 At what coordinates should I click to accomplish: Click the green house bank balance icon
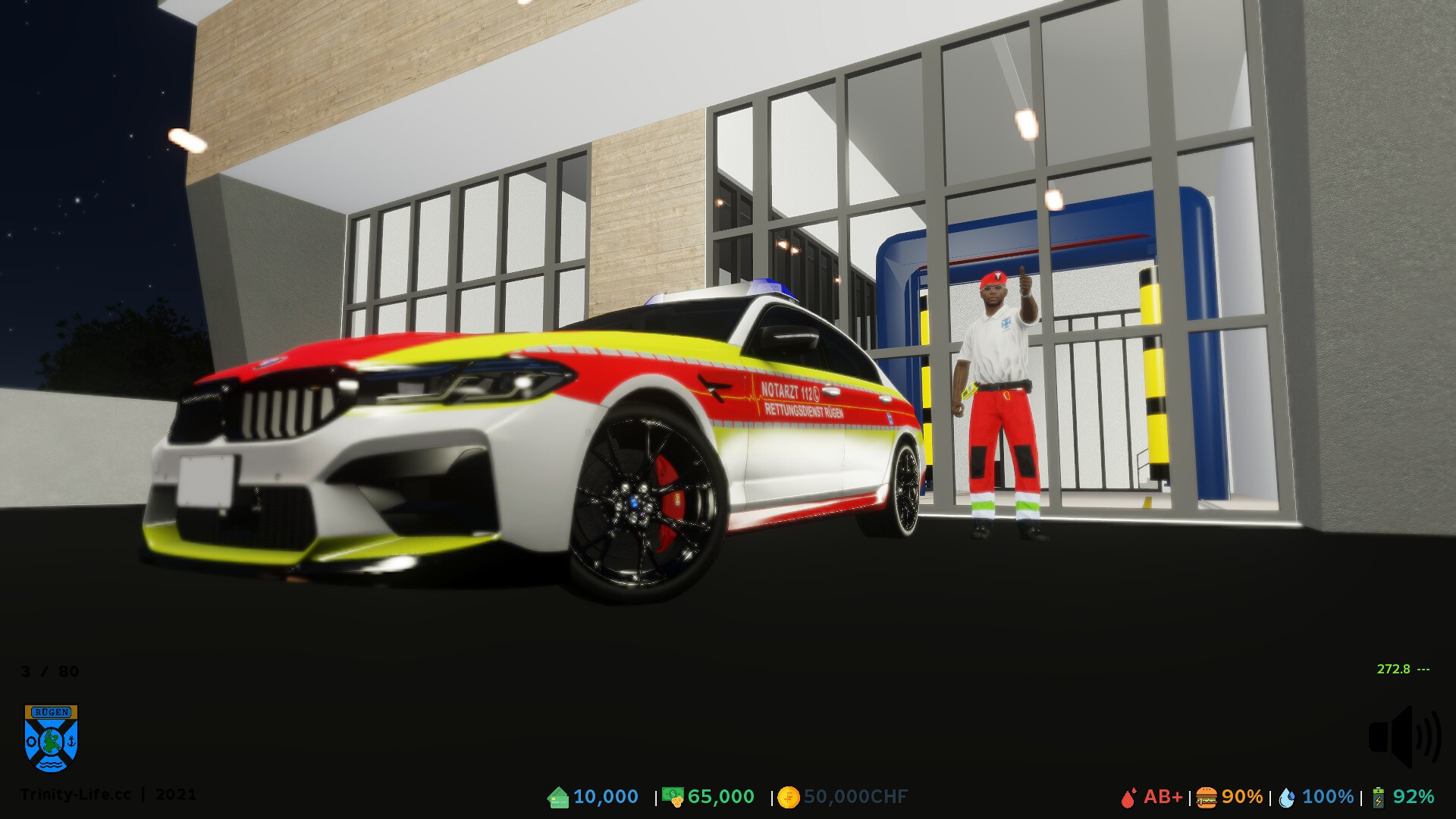tap(558, 797)
